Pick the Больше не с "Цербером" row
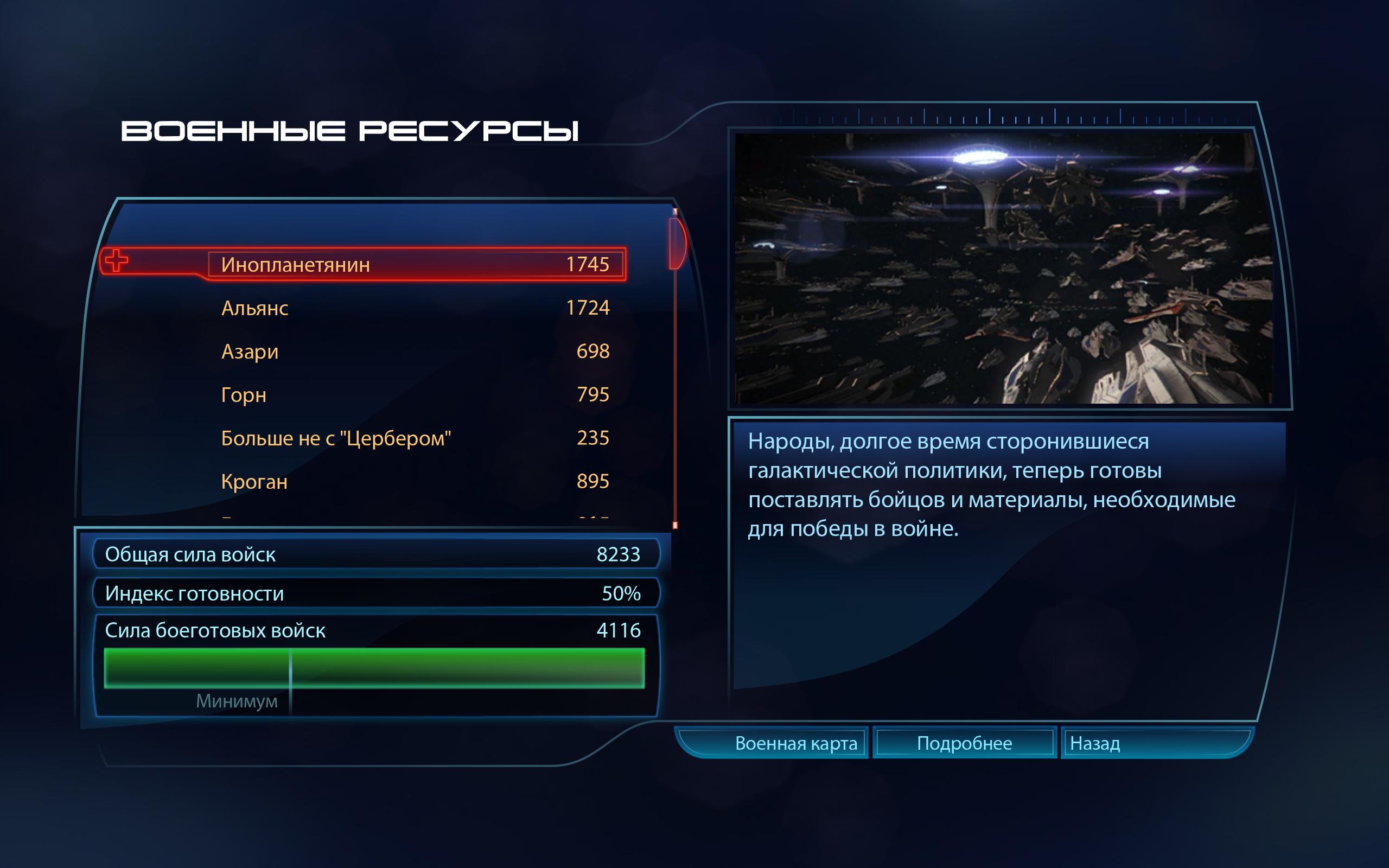This screenshot has height=868, width=1389. point(415,438)
